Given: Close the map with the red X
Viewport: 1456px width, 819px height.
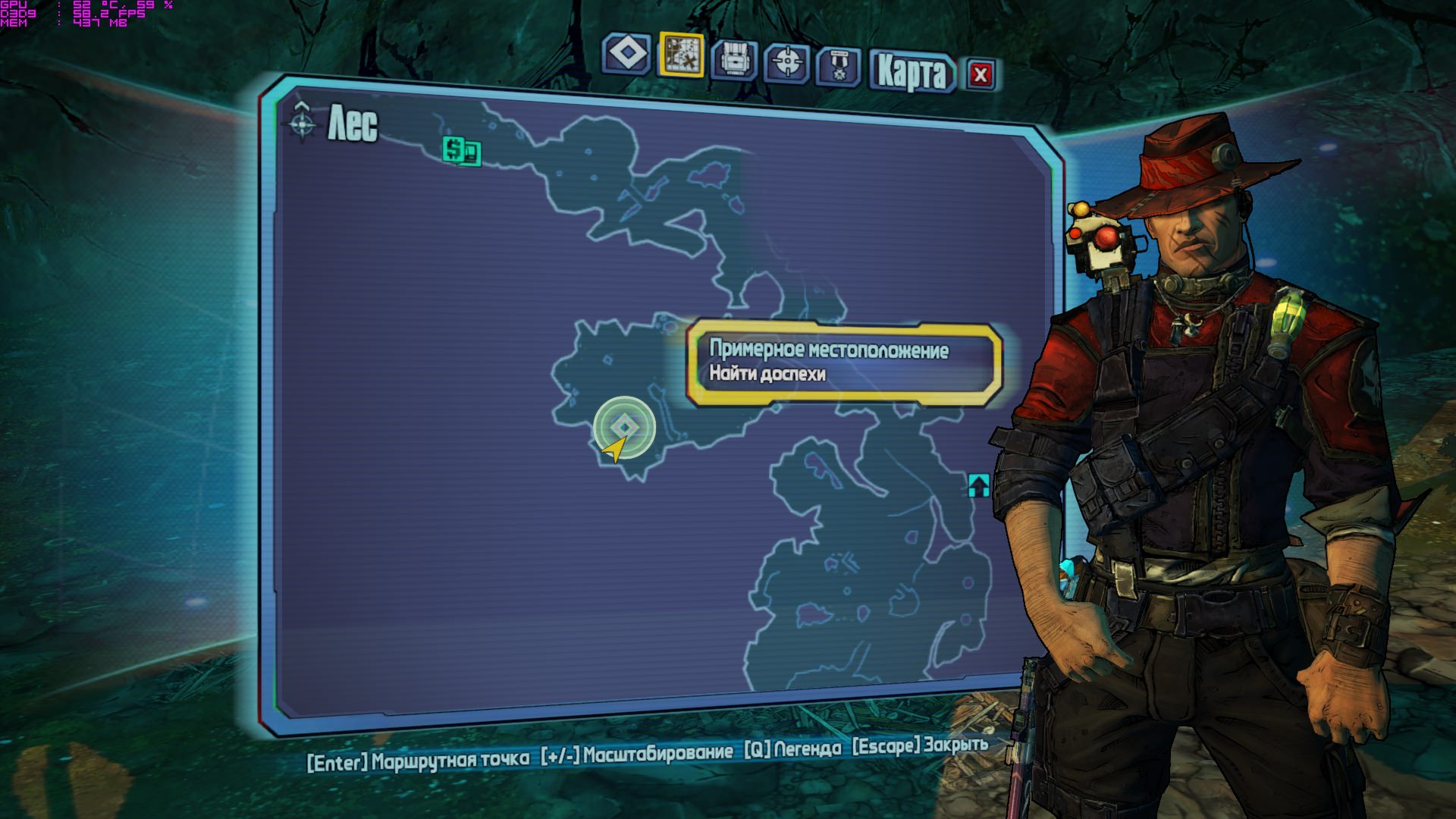Looking at the screenshot, I should coord(981,74).
